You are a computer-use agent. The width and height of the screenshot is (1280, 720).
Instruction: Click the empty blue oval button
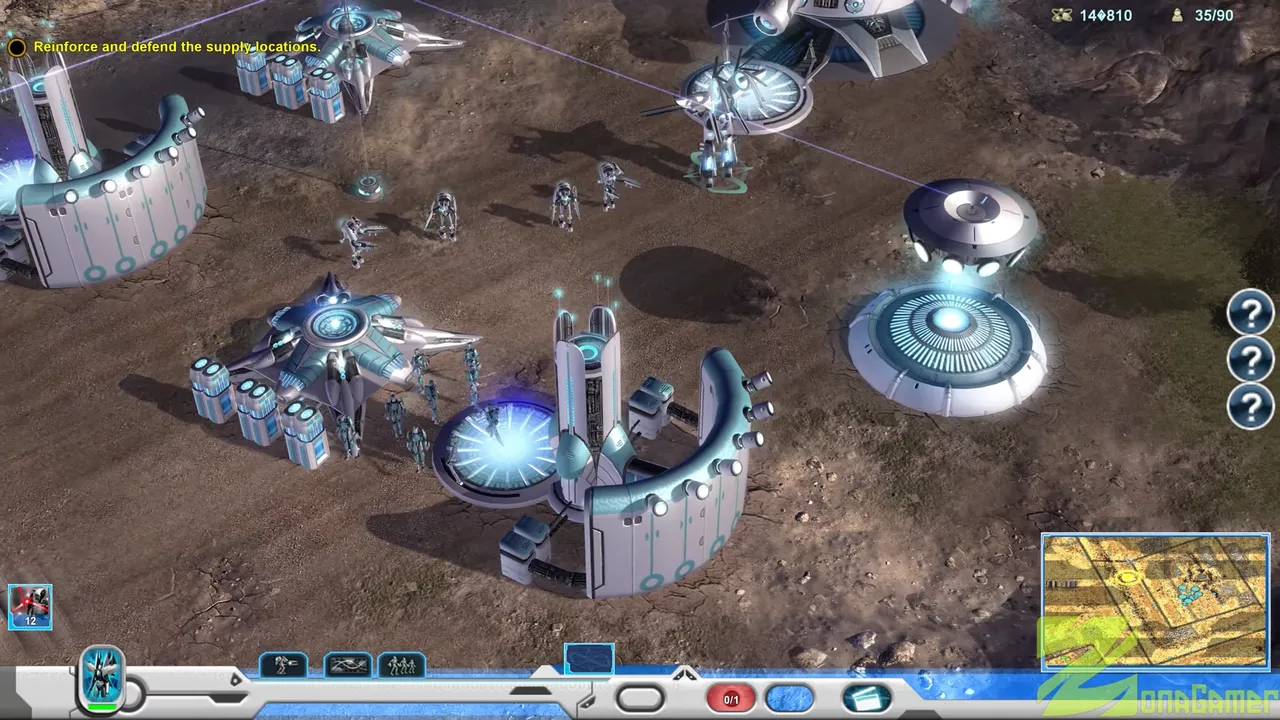(x=790, y=698)
